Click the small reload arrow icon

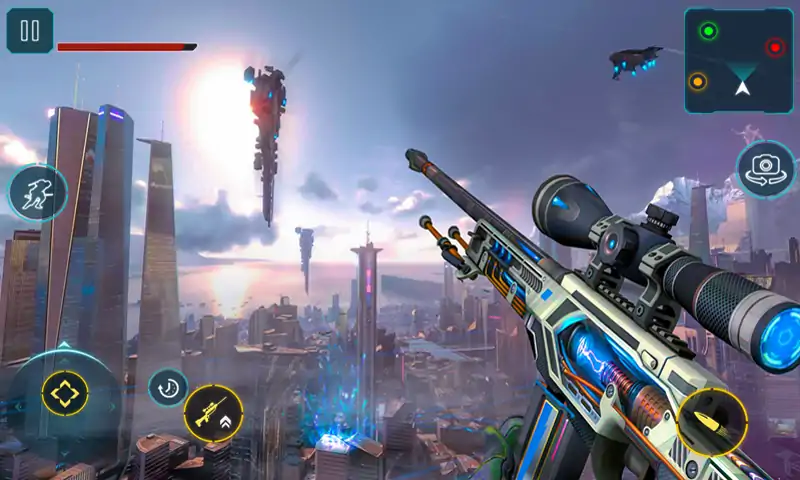167,387
